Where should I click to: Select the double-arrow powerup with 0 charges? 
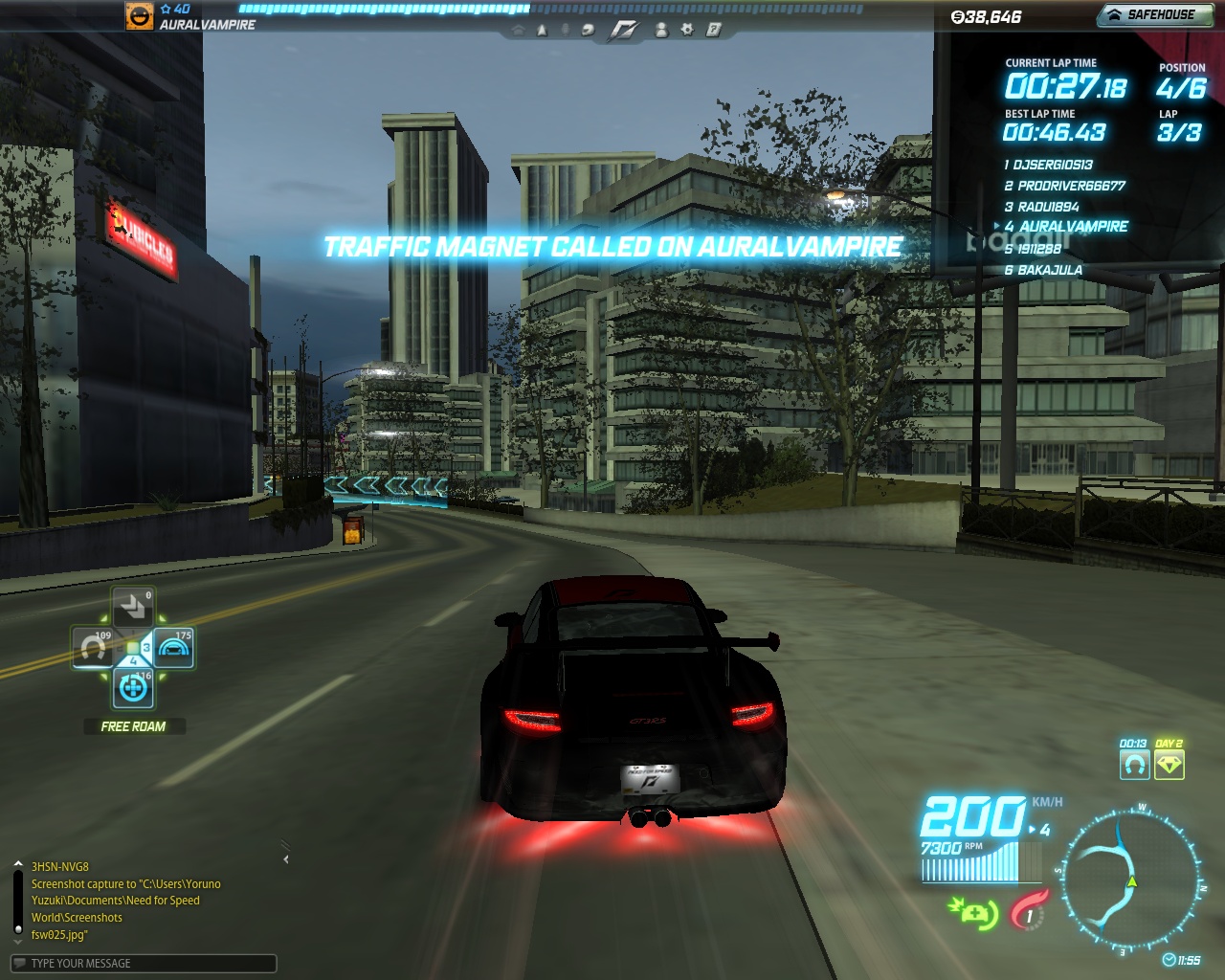pos(133,607)
